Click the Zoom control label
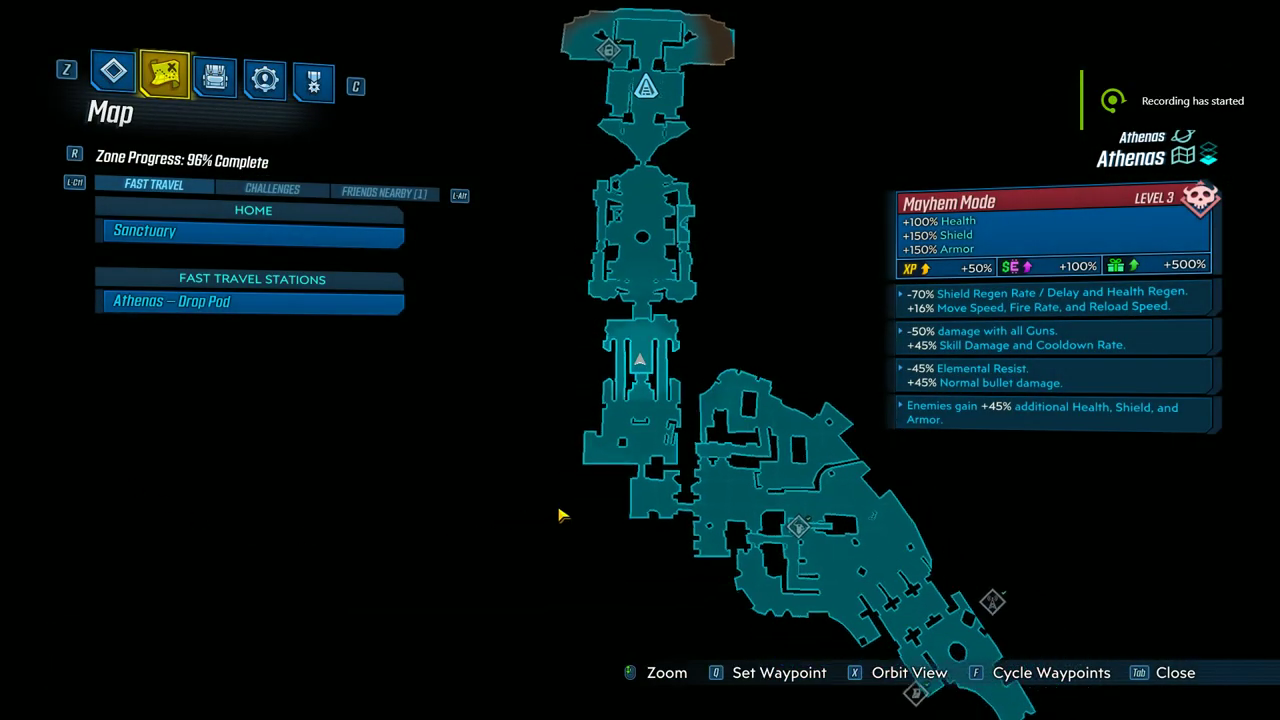Screen dimensions: 1280x720 pos(666,673)
